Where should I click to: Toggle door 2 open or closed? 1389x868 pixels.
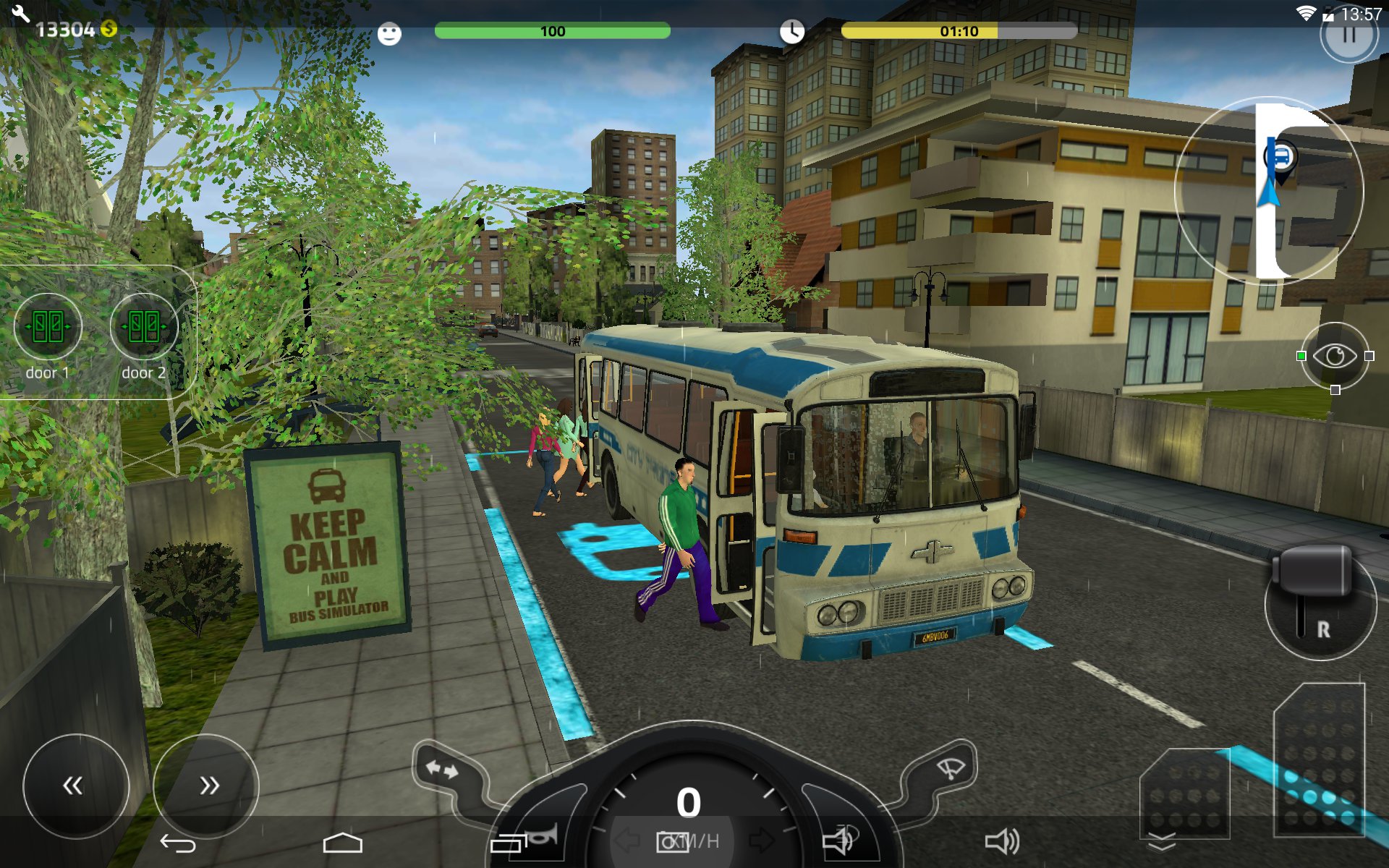(x=144, y=327)
